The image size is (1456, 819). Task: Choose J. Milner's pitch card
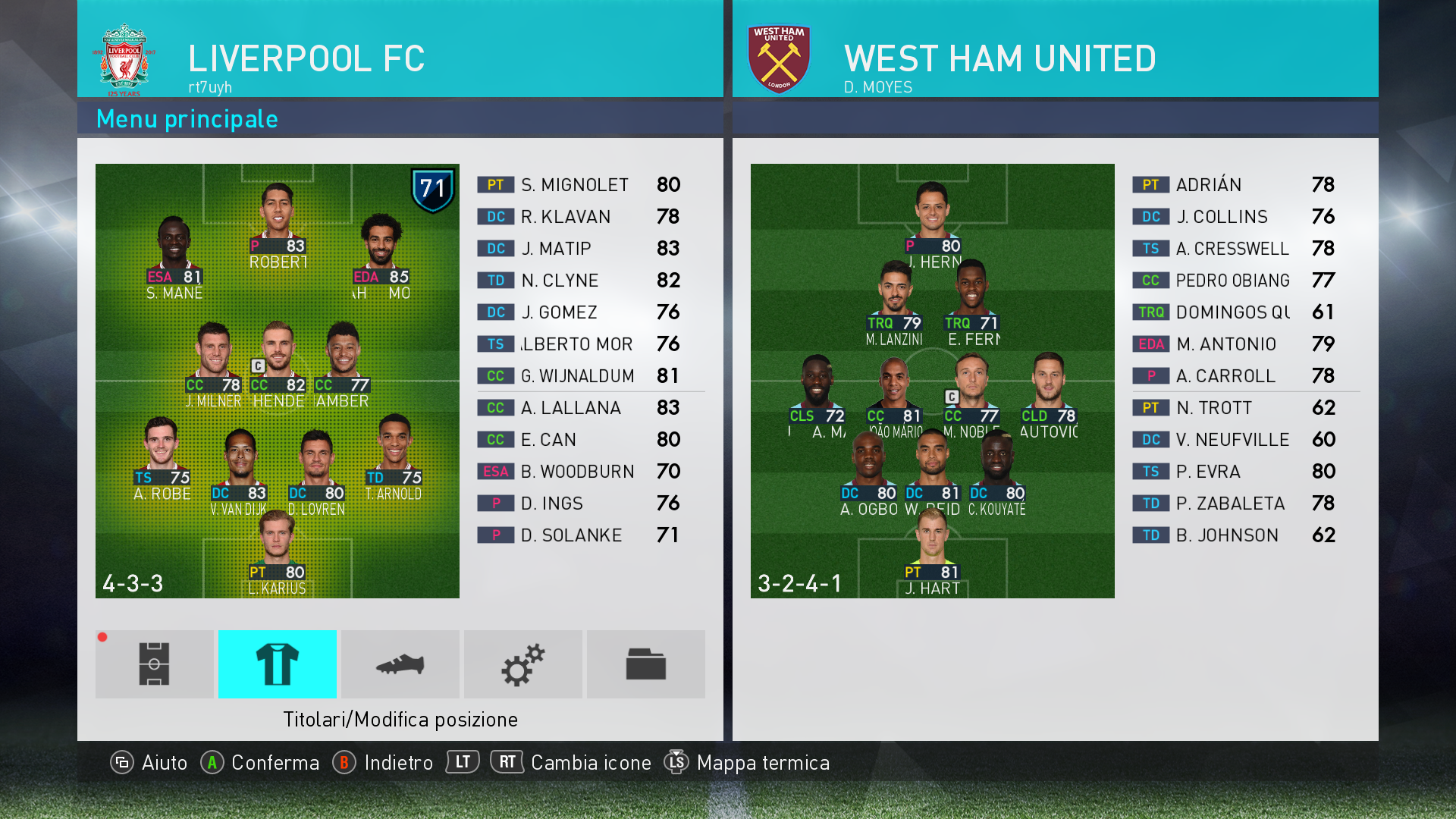click(214, 362)
